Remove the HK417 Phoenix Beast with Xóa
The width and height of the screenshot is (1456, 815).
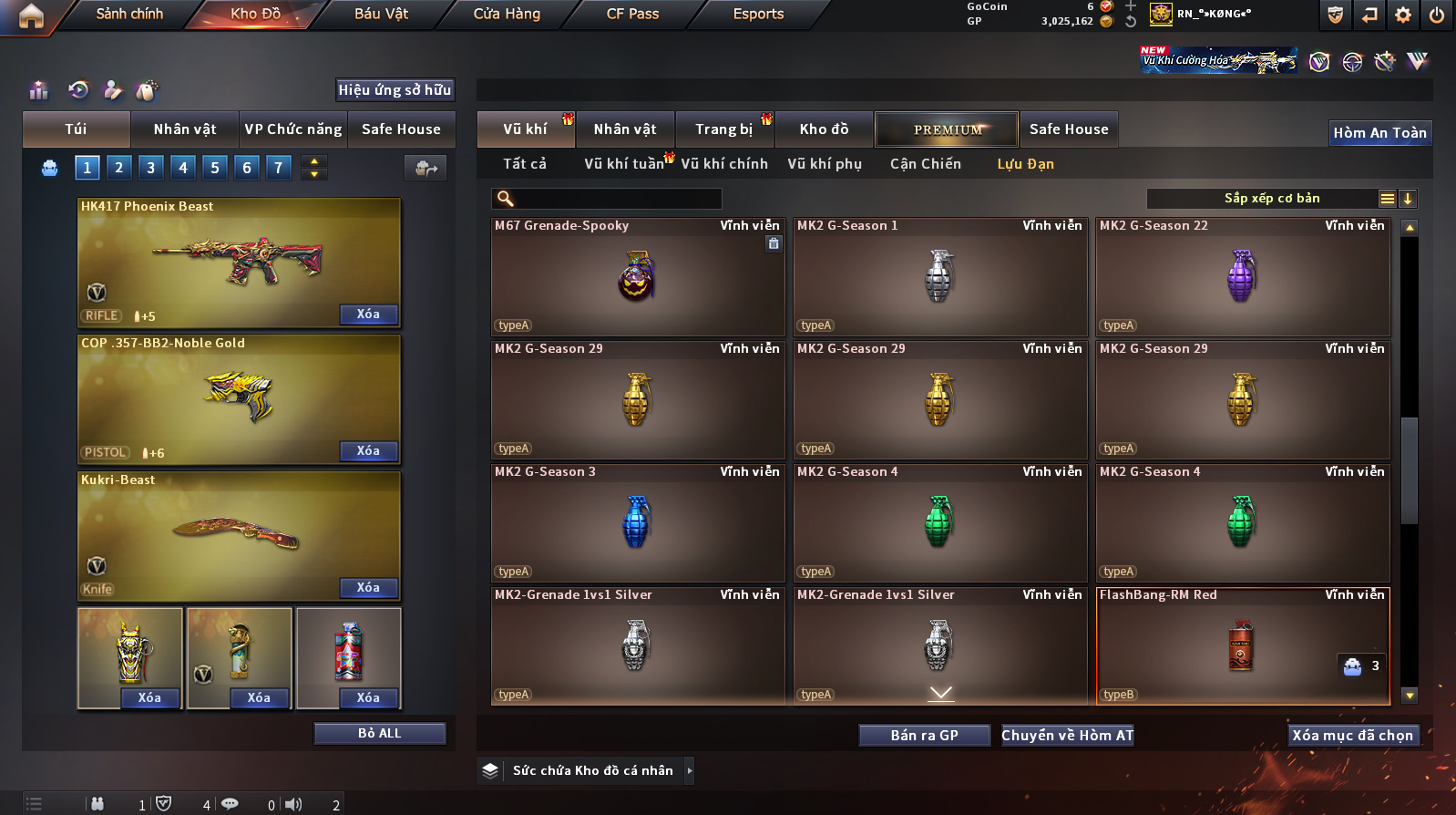[368, 315]
